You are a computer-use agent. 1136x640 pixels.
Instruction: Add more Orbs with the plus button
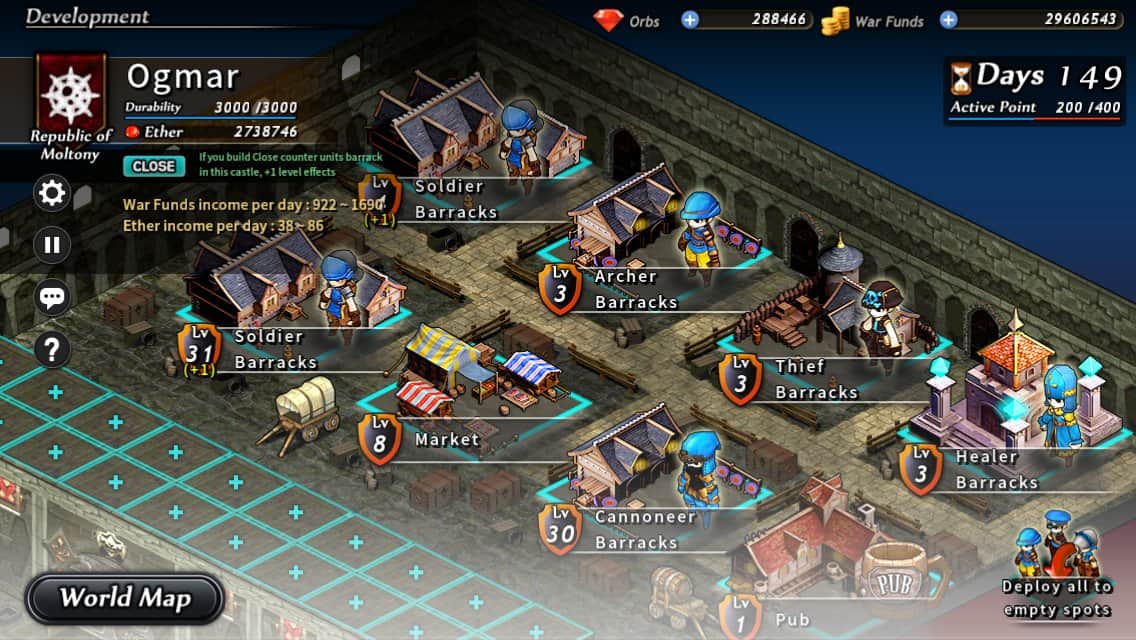(690, 19)
